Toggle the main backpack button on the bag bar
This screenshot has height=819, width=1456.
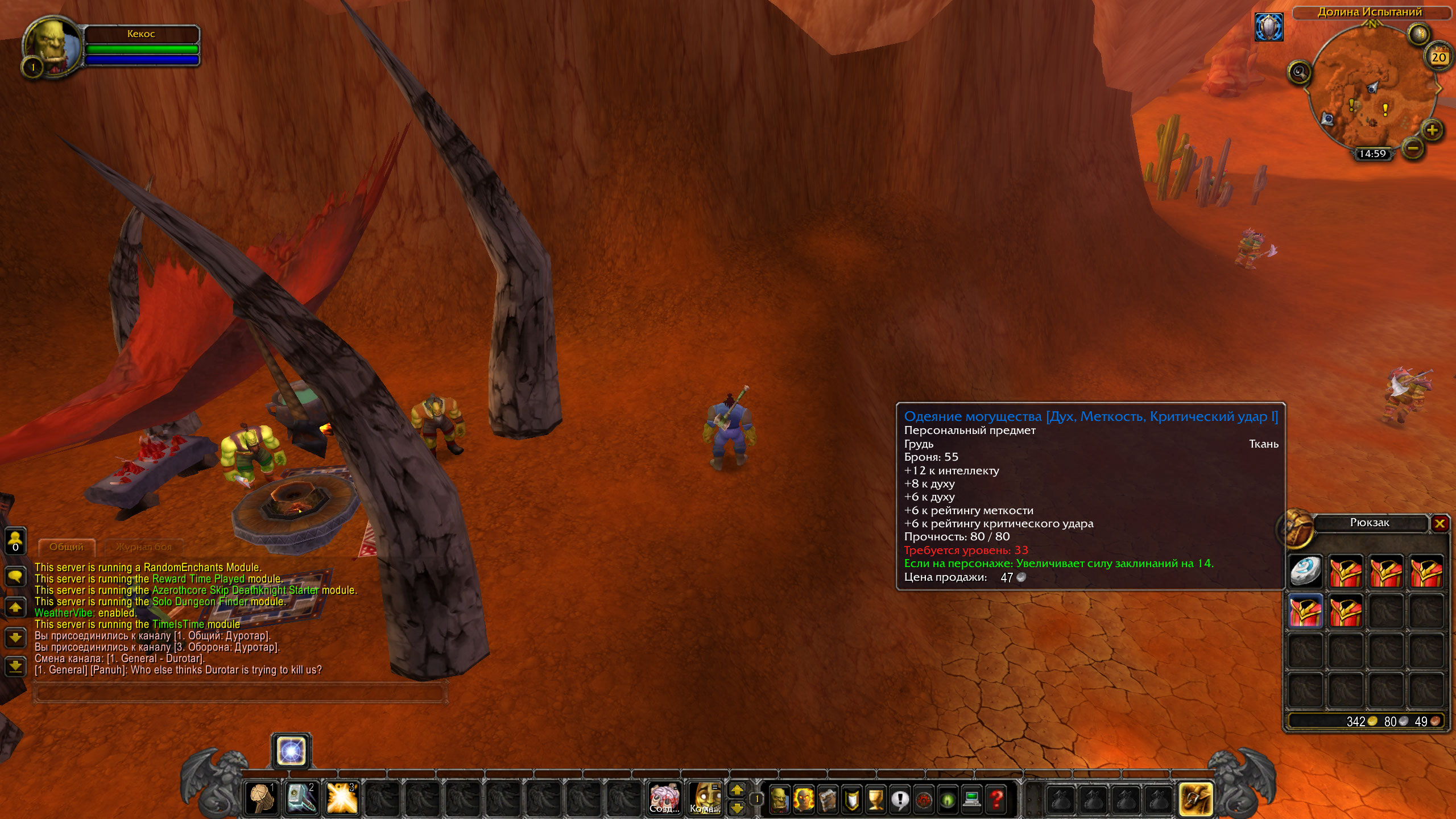pyautogui.click(x=1196, y=799)
